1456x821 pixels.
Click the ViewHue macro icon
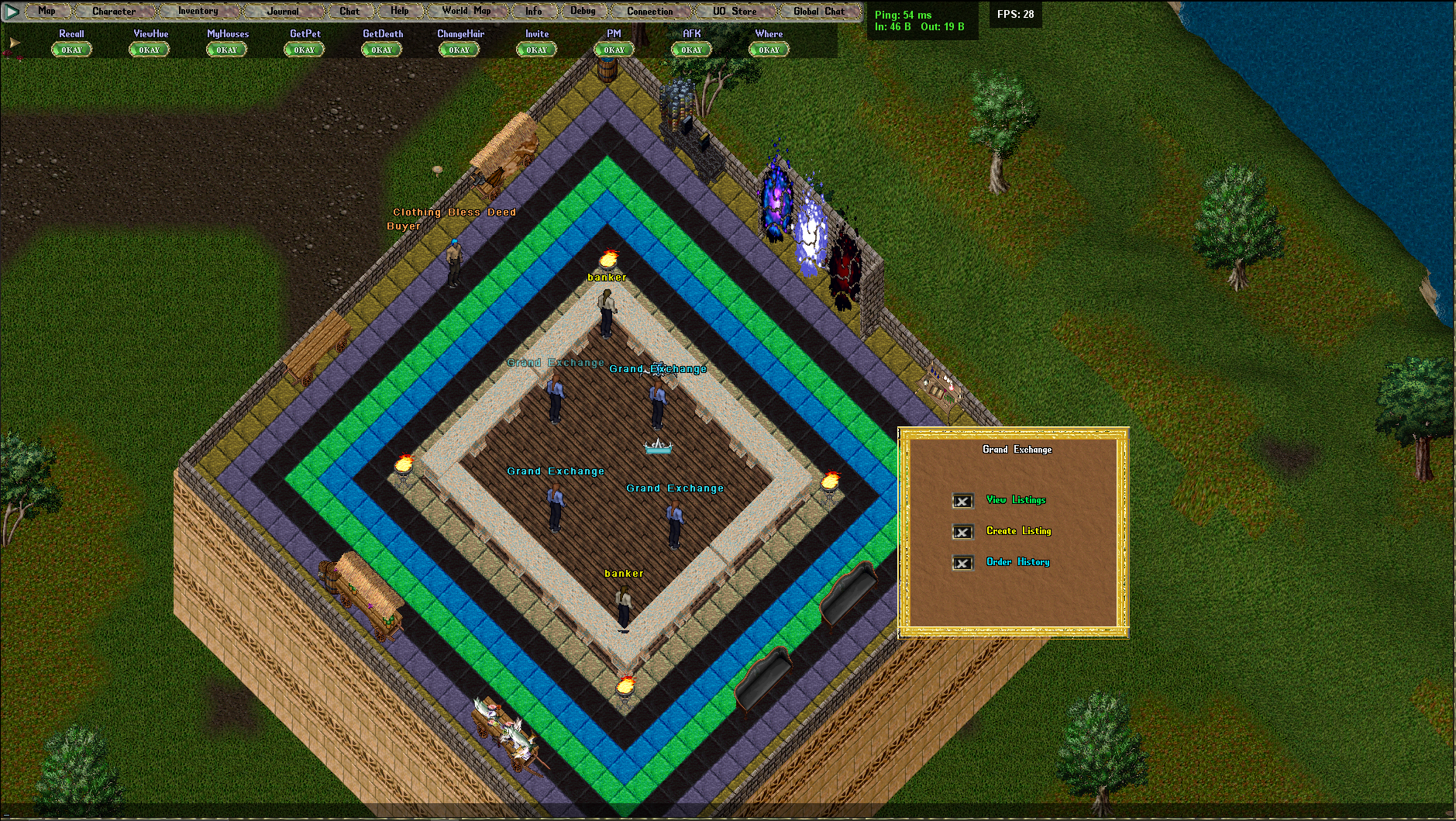148,49
